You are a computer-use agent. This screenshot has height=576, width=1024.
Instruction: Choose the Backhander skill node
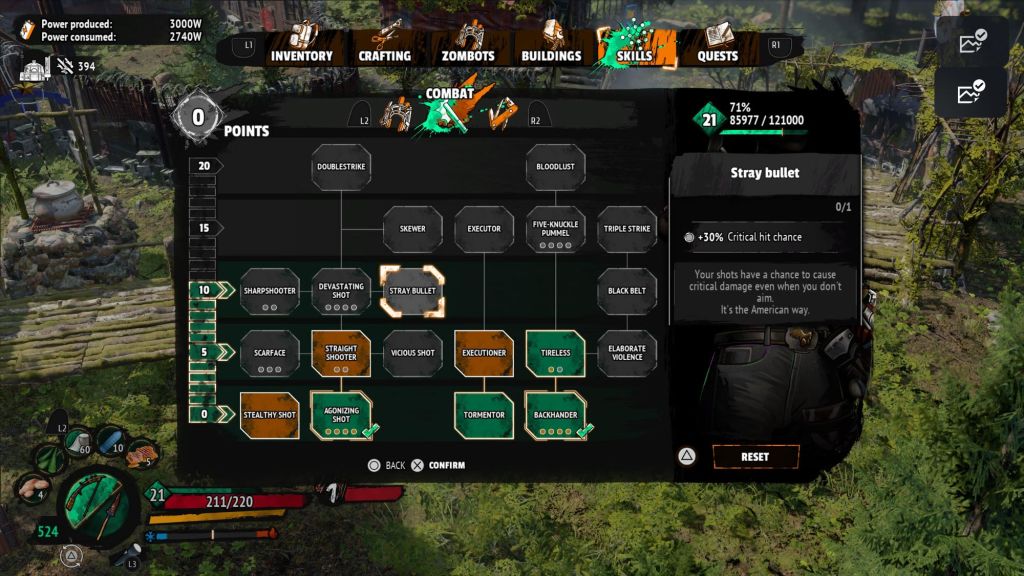tap(555, 416)
